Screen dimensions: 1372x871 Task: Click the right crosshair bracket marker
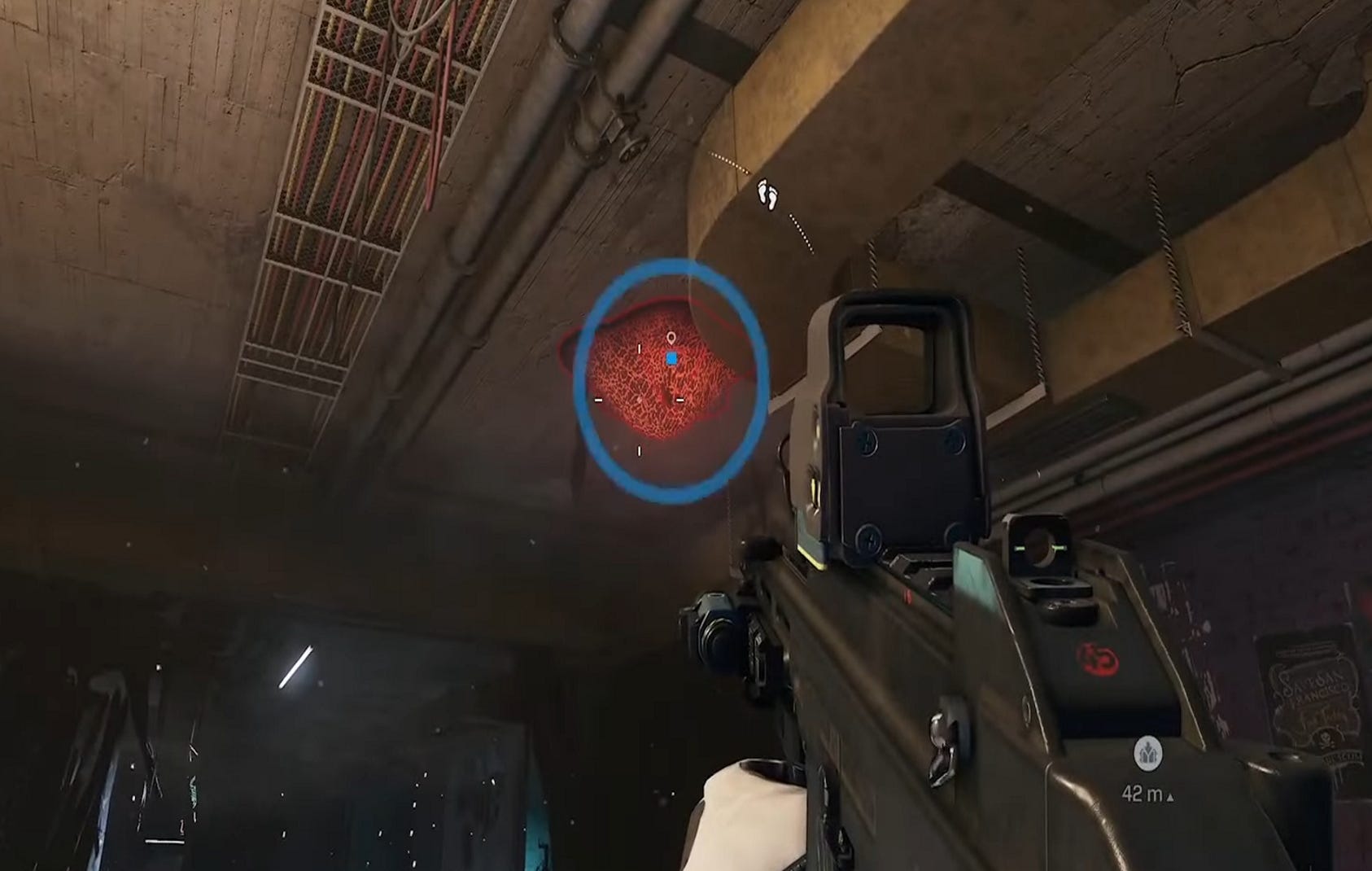click(679, 400)
